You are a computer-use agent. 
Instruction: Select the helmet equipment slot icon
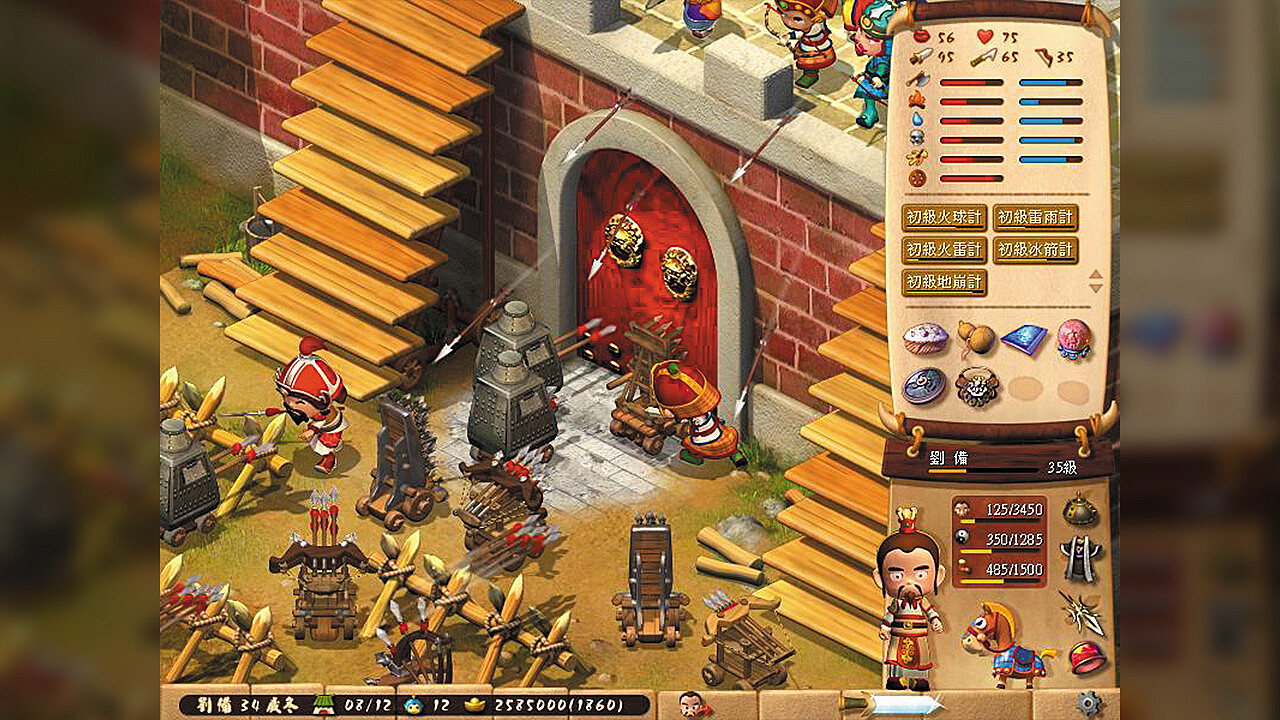[1080, 510]
